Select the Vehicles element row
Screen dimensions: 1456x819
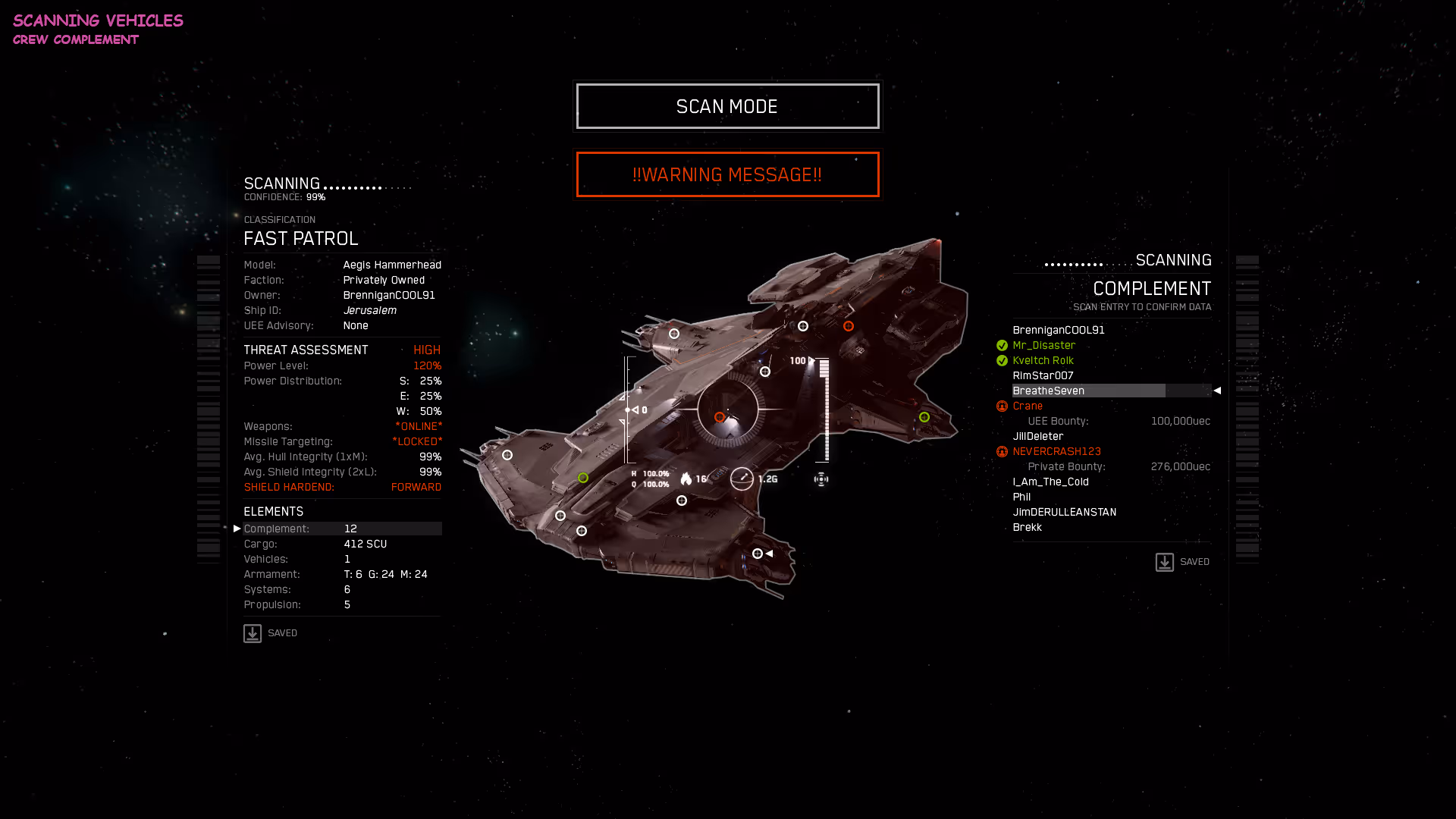pyautogui.click(x=342, y=559)
